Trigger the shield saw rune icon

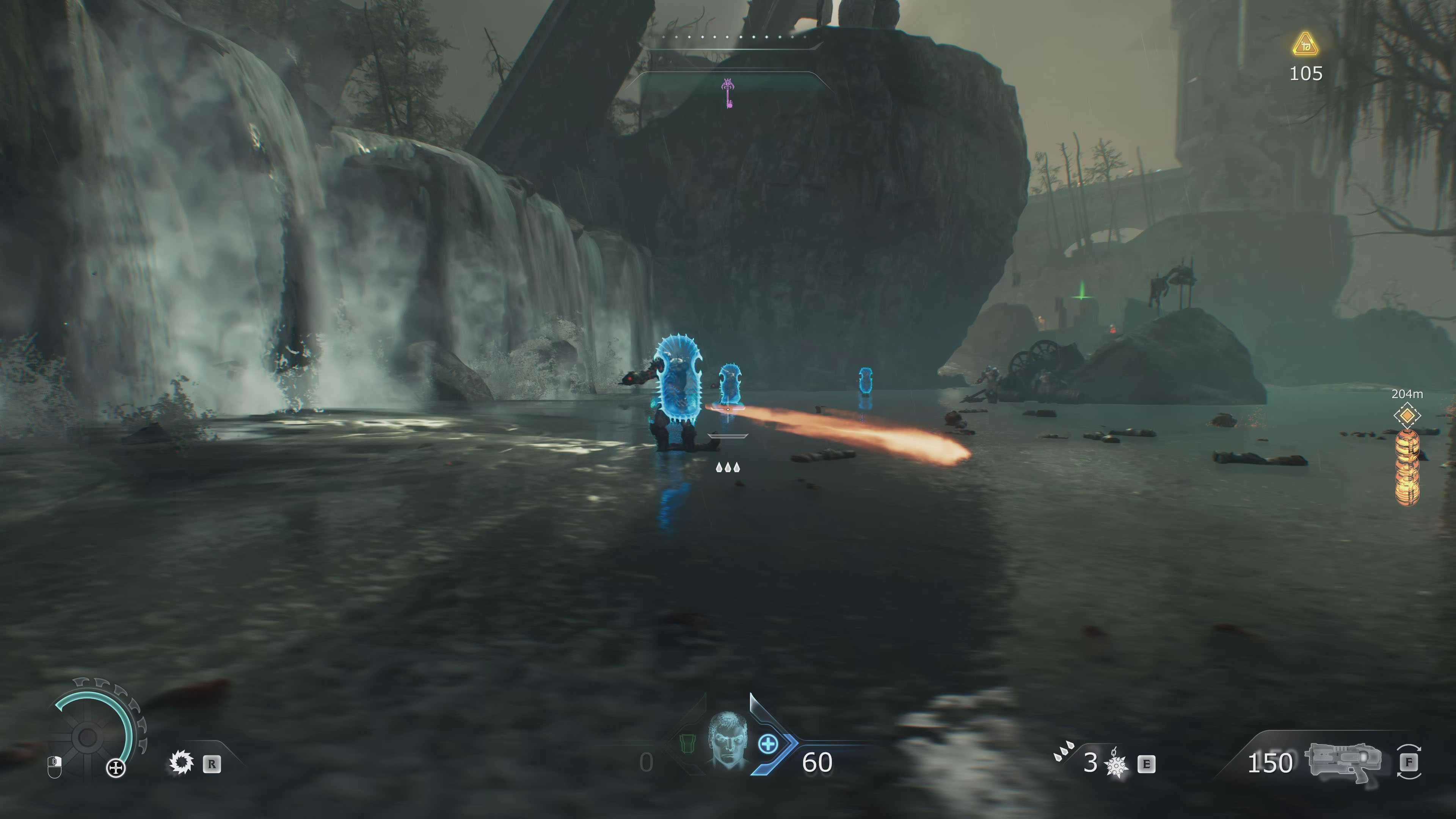point(181,763)
